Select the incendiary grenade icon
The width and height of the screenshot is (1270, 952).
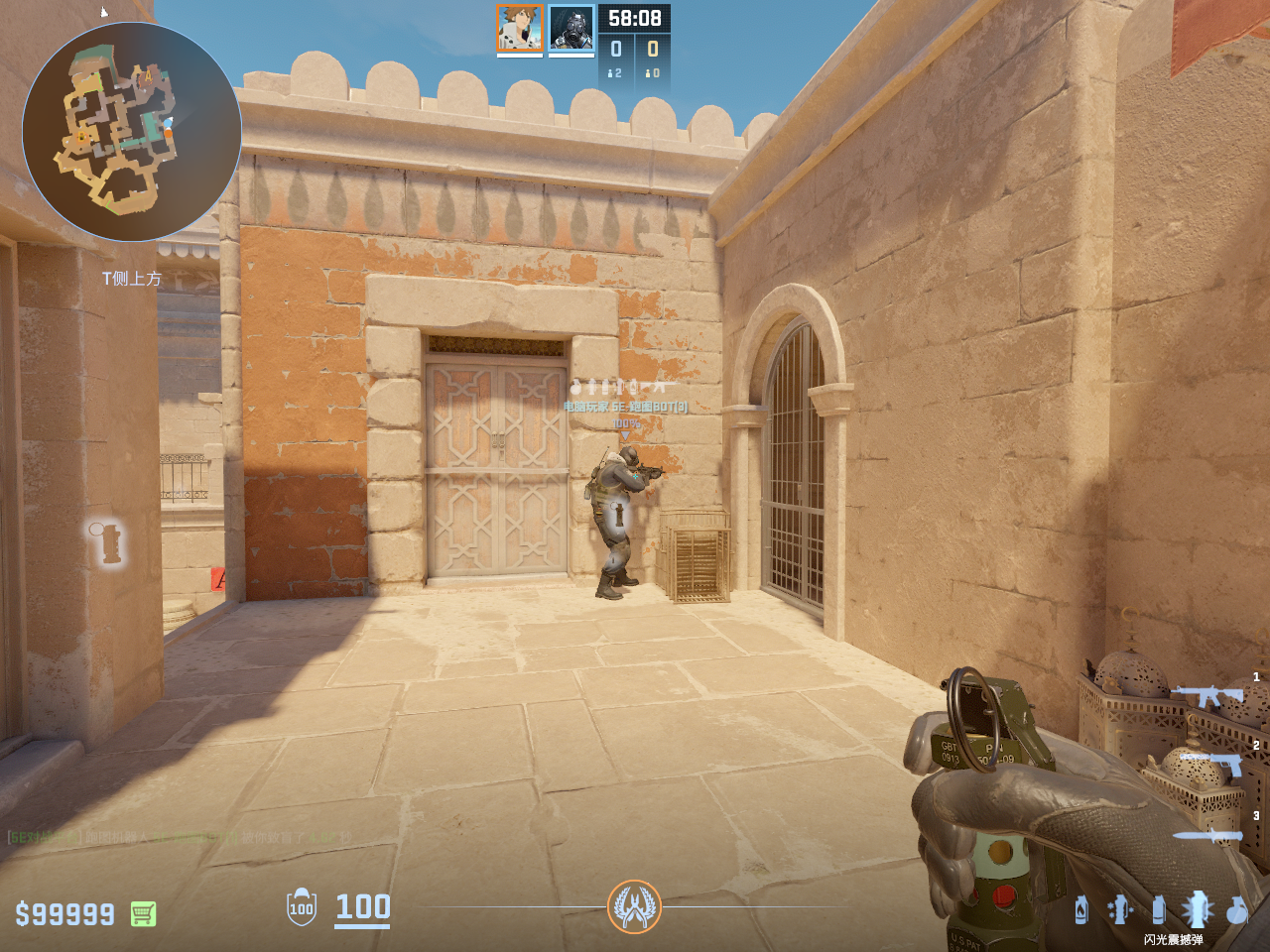(x=1080, y=909)
